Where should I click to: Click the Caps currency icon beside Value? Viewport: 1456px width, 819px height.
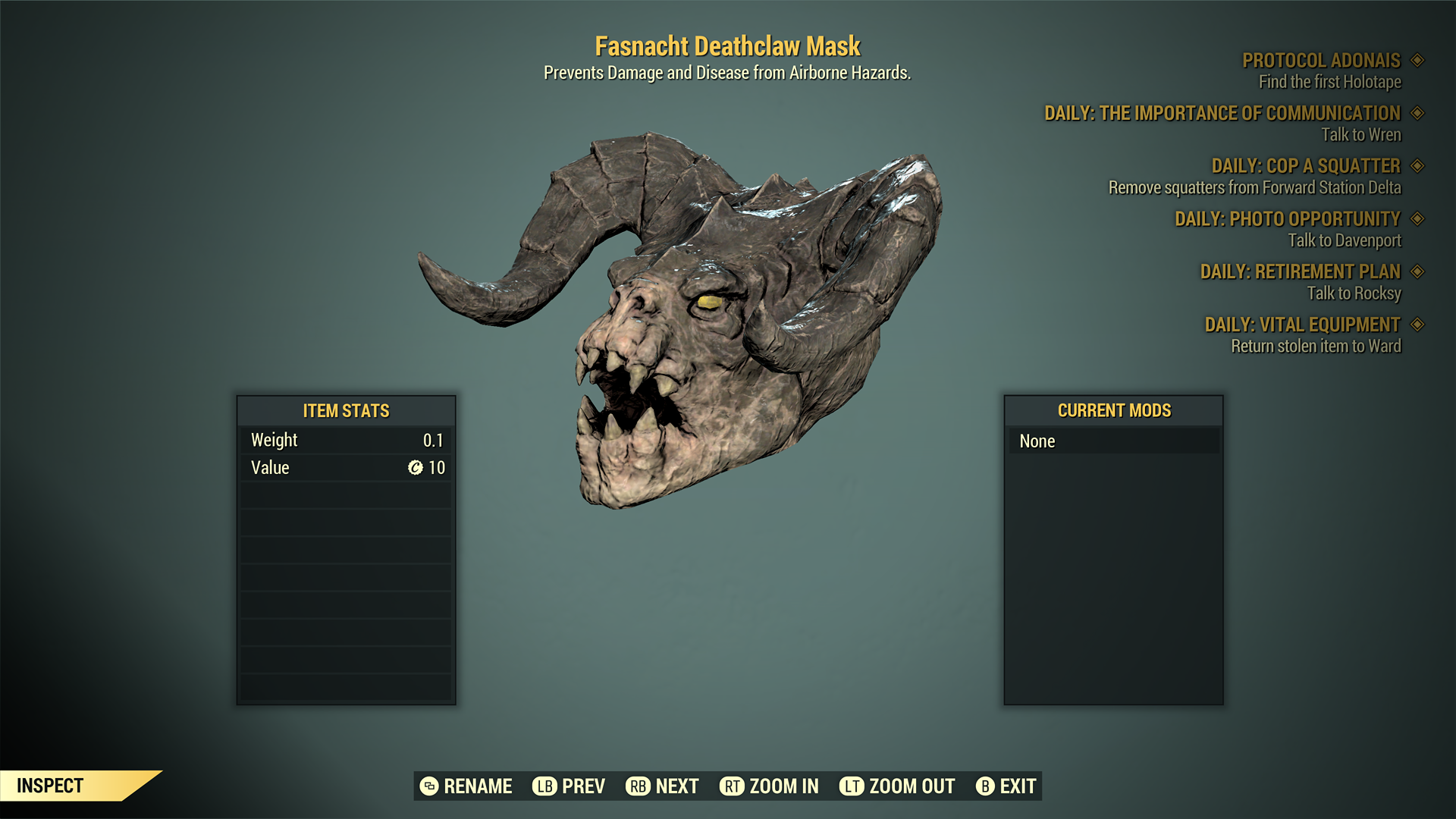(414, 468)
